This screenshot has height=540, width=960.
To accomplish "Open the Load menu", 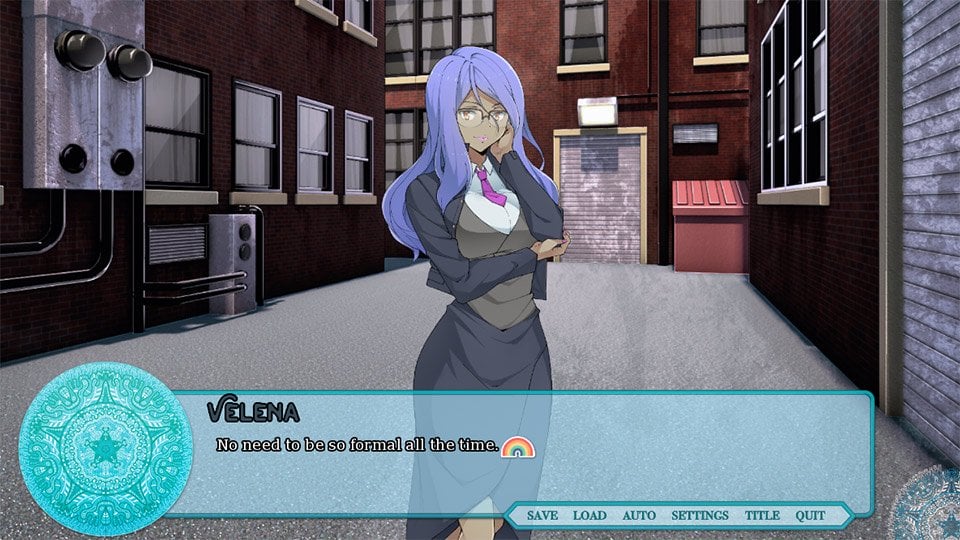I will (x=589, y=515).
